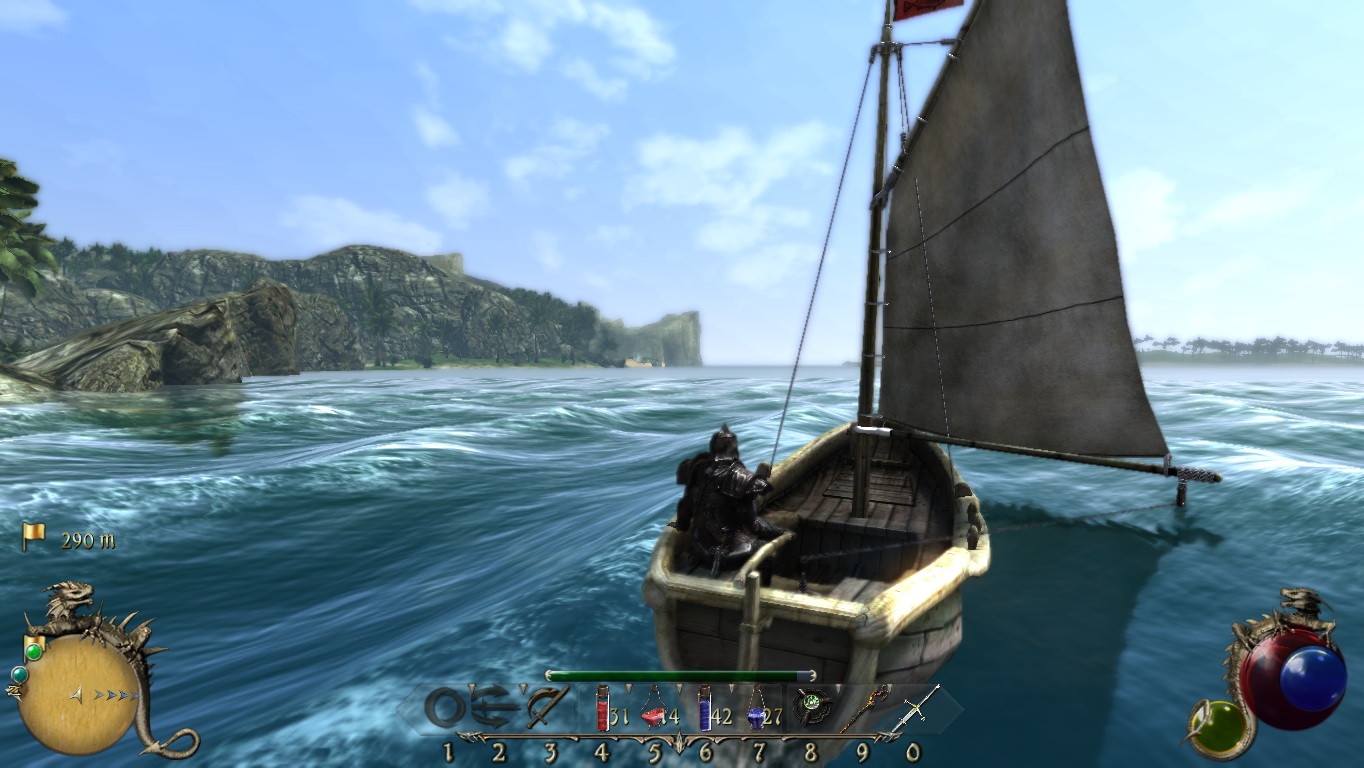Click the green gem on the minimap rim
Screen dimensions: 1364x768
pos(34,652)
